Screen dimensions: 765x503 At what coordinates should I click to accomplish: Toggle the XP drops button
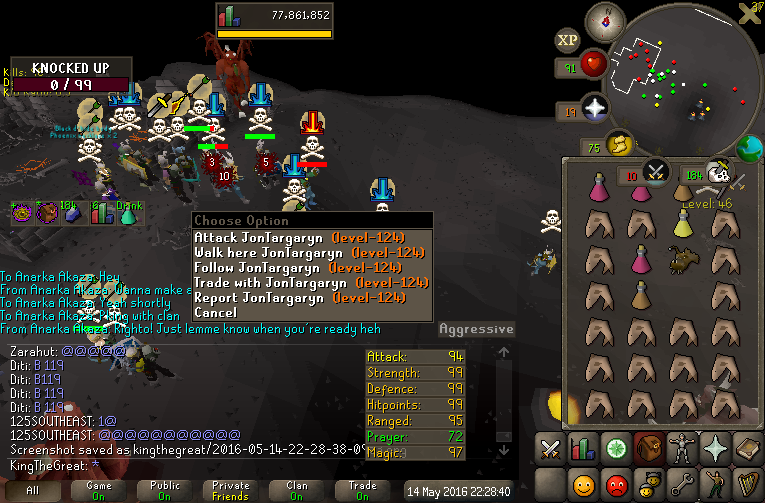pos(568,41)
